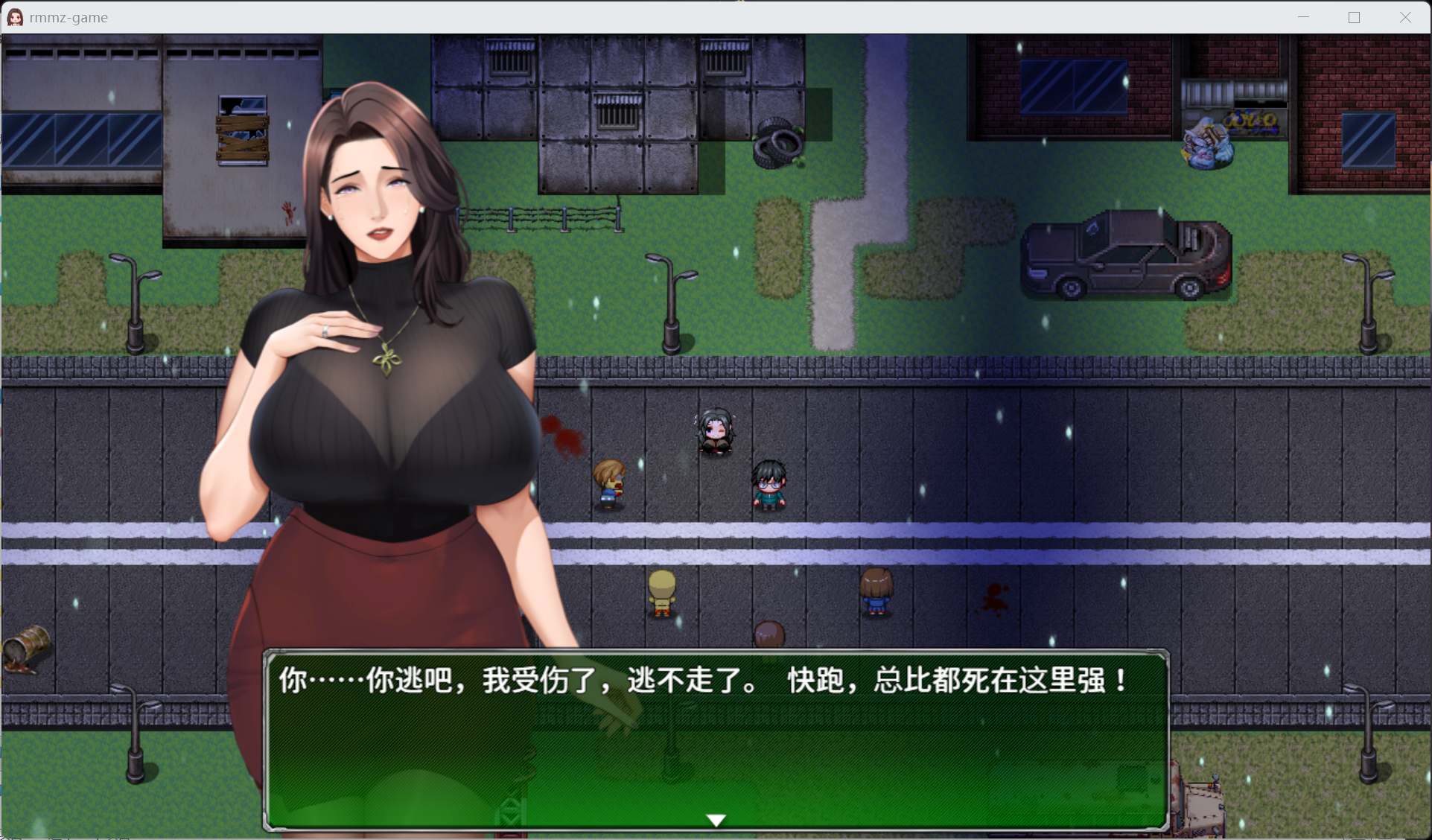Select the girl in blue sprite
1432x840 pixels.
click(876, 591)
